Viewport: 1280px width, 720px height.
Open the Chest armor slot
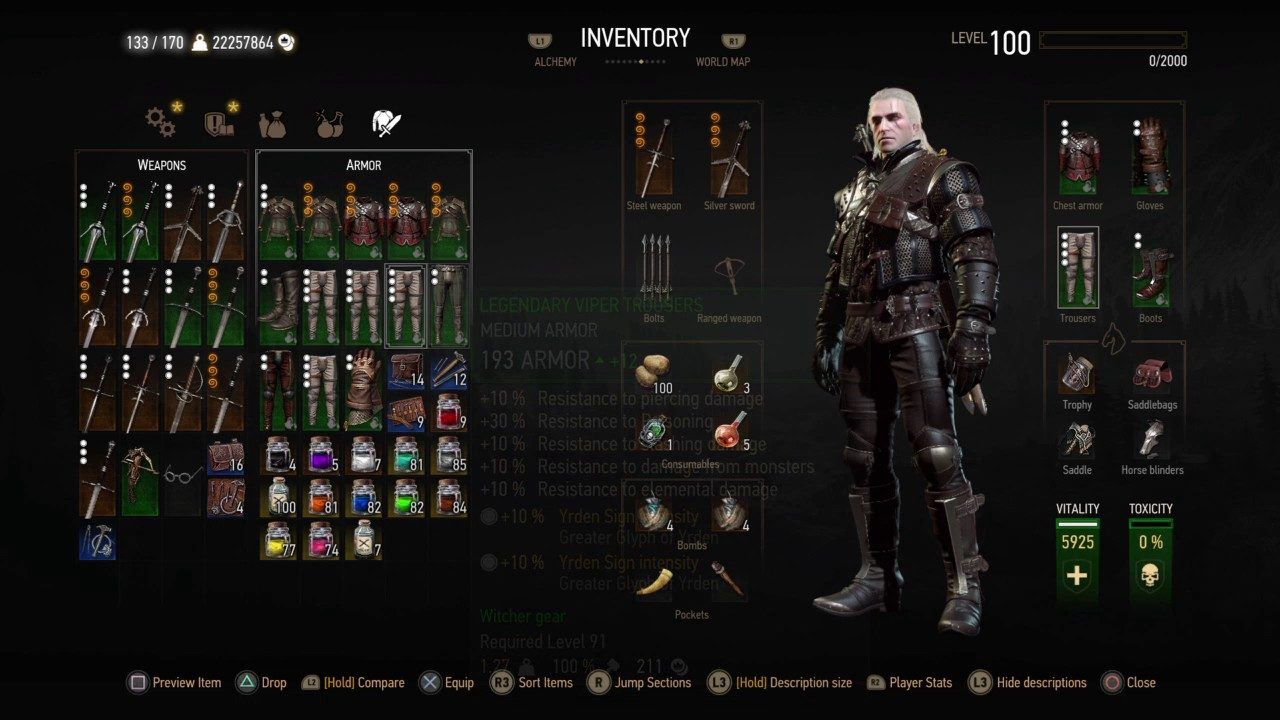(1078, 160)
